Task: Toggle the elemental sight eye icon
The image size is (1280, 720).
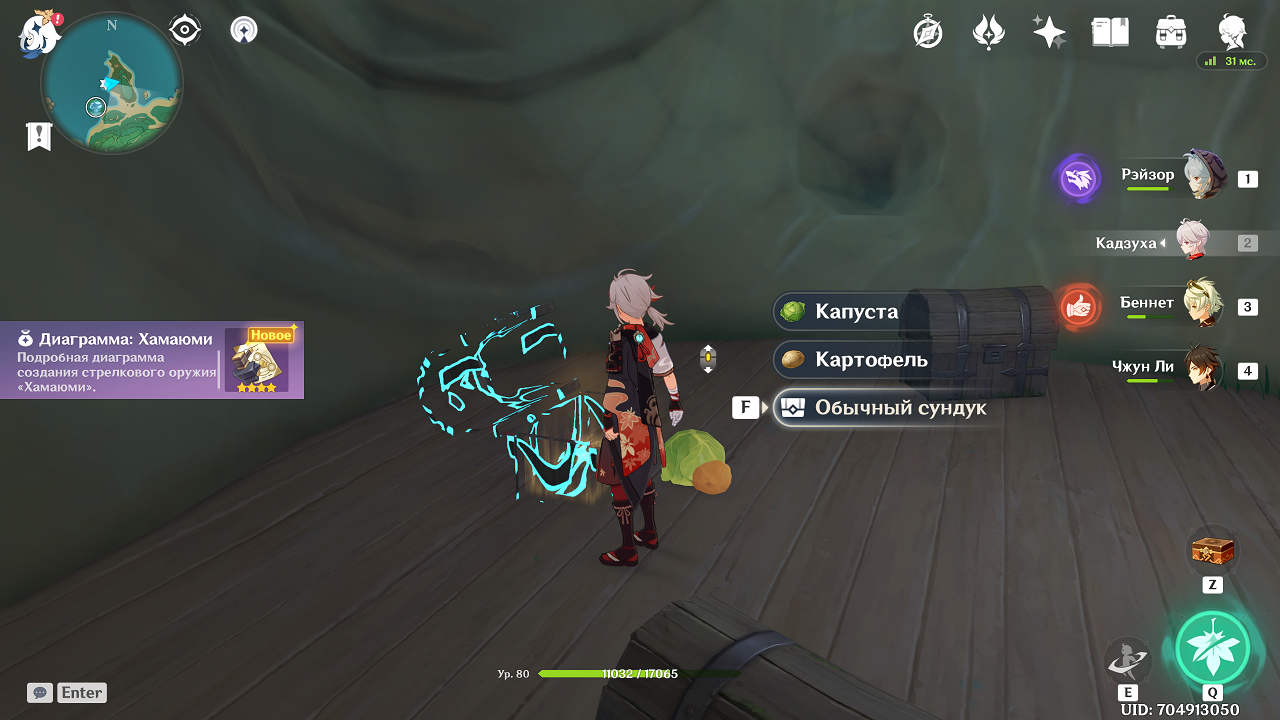Action: 185,30
